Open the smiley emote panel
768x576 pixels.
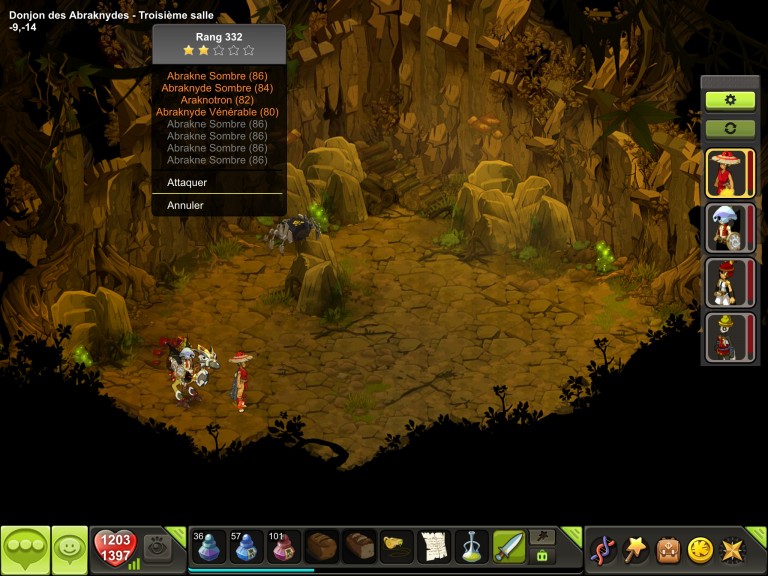coord(70,549)
